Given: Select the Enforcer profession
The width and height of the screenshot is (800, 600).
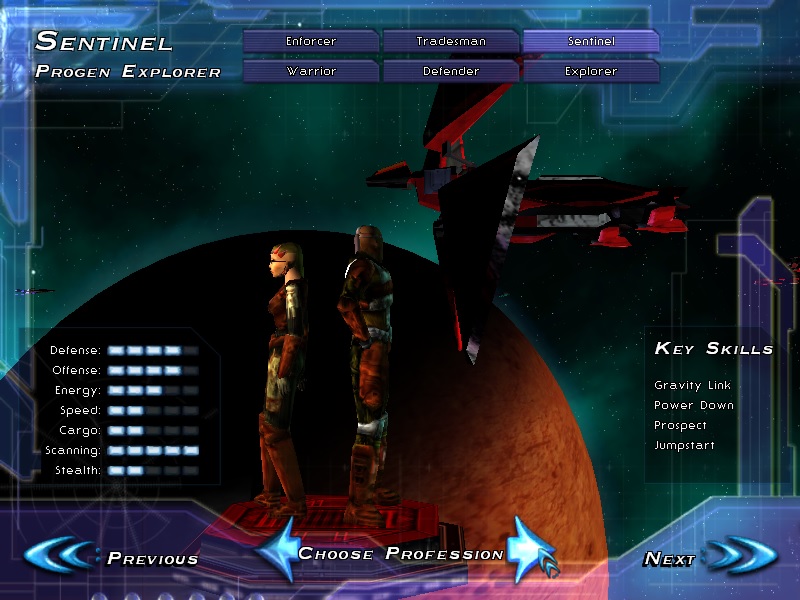Looking at the screenshot, I should [311, 42].
